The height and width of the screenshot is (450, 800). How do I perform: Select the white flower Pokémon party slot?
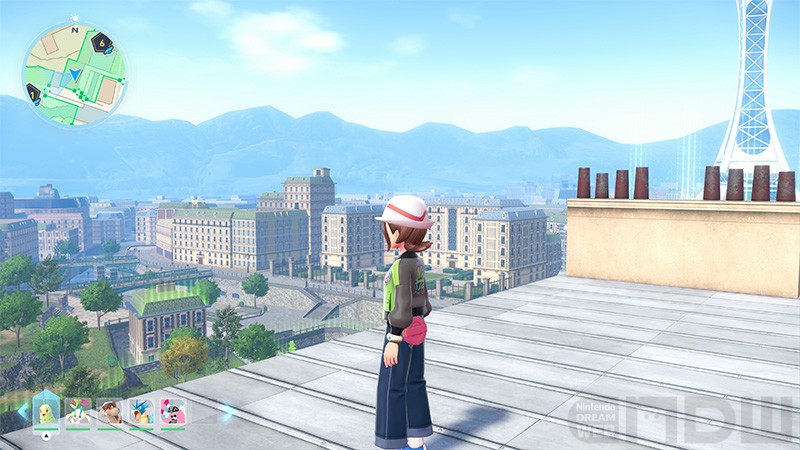78,410
